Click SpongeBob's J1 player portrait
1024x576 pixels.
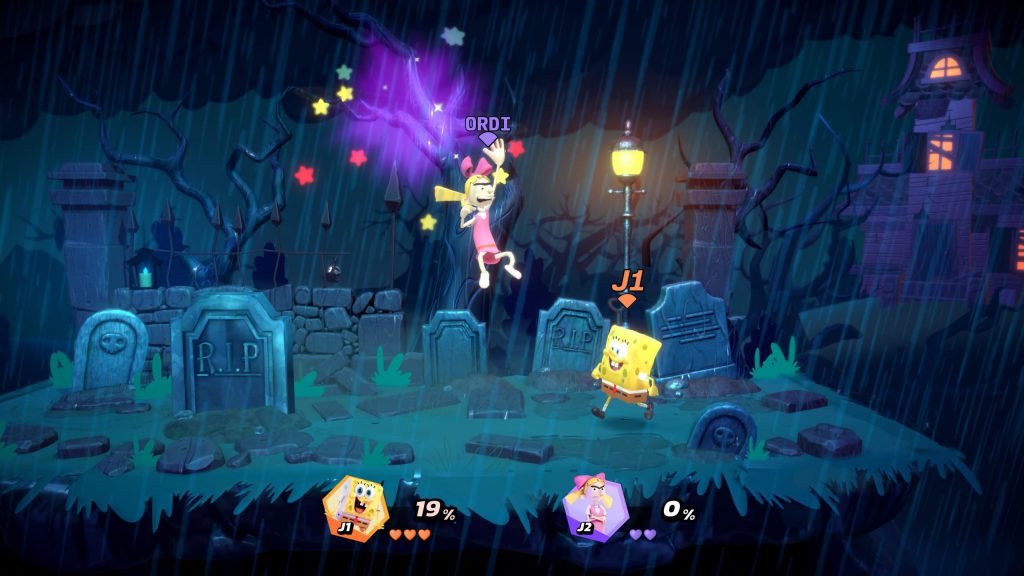coord(353,509)
